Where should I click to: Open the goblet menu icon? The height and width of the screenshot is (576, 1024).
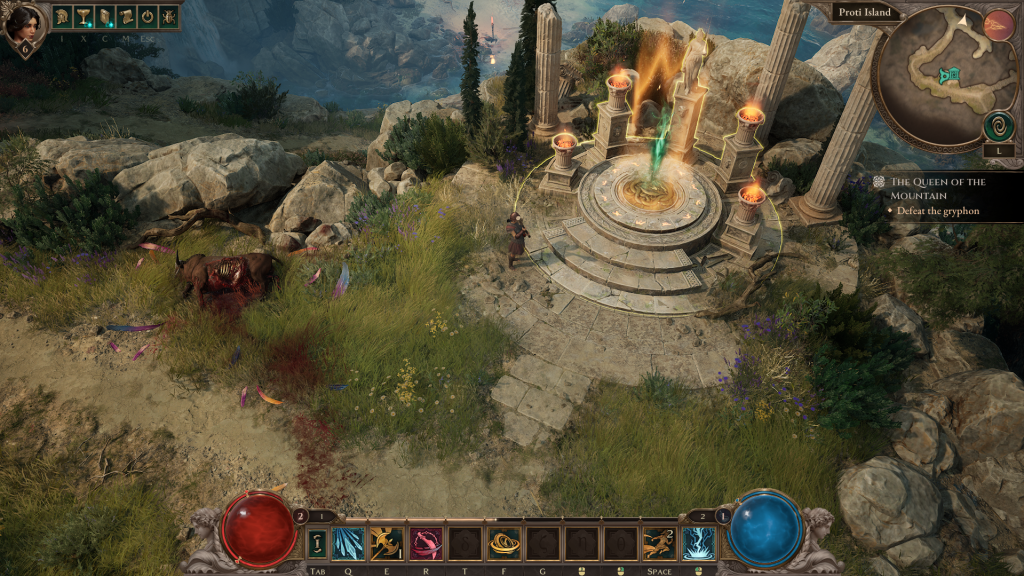coord(83,16)
